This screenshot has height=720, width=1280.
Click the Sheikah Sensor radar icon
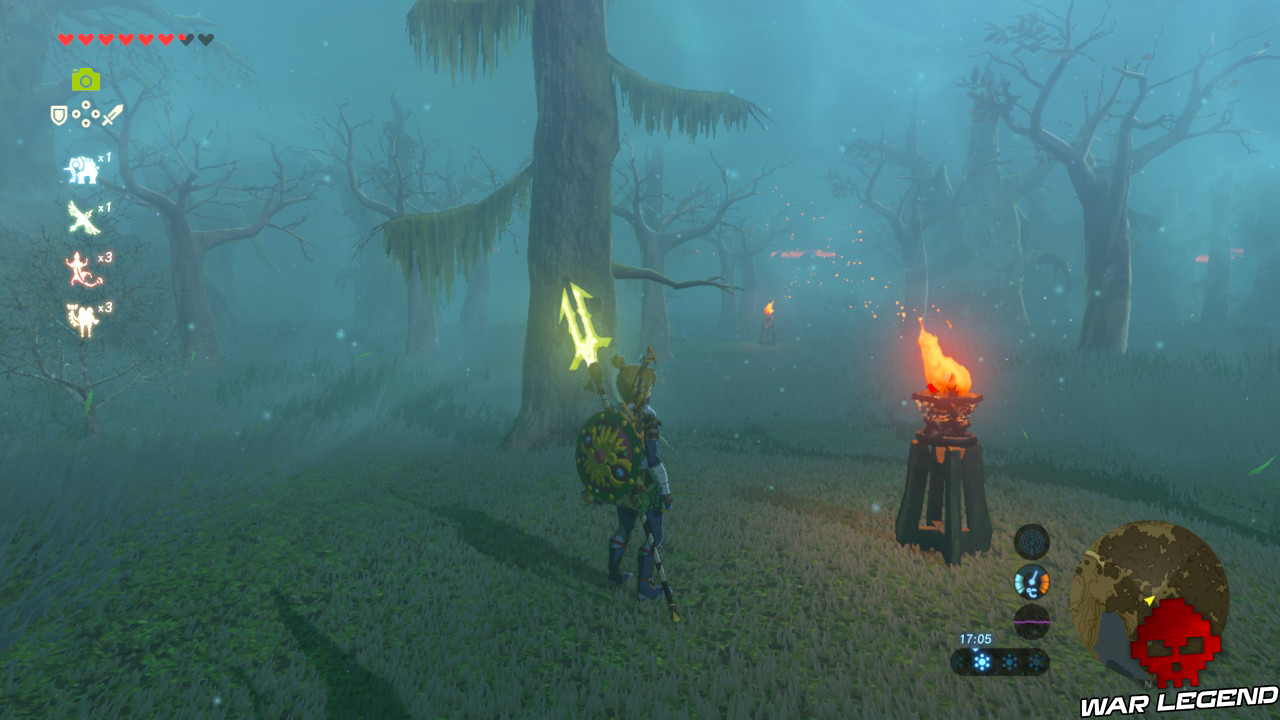click(x=1030, y=540)
